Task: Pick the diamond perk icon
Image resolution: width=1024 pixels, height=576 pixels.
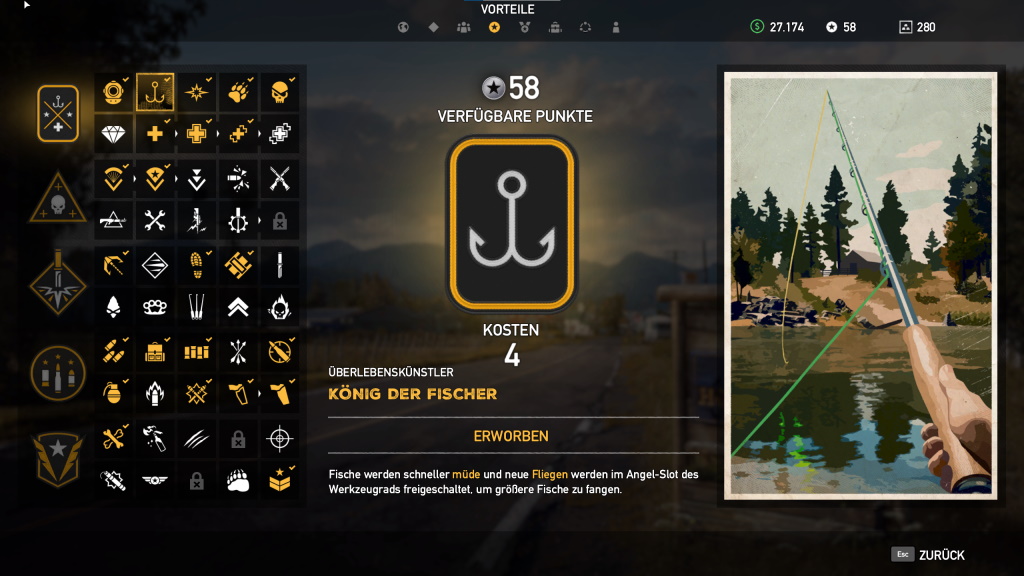Action: pos(114,134)
